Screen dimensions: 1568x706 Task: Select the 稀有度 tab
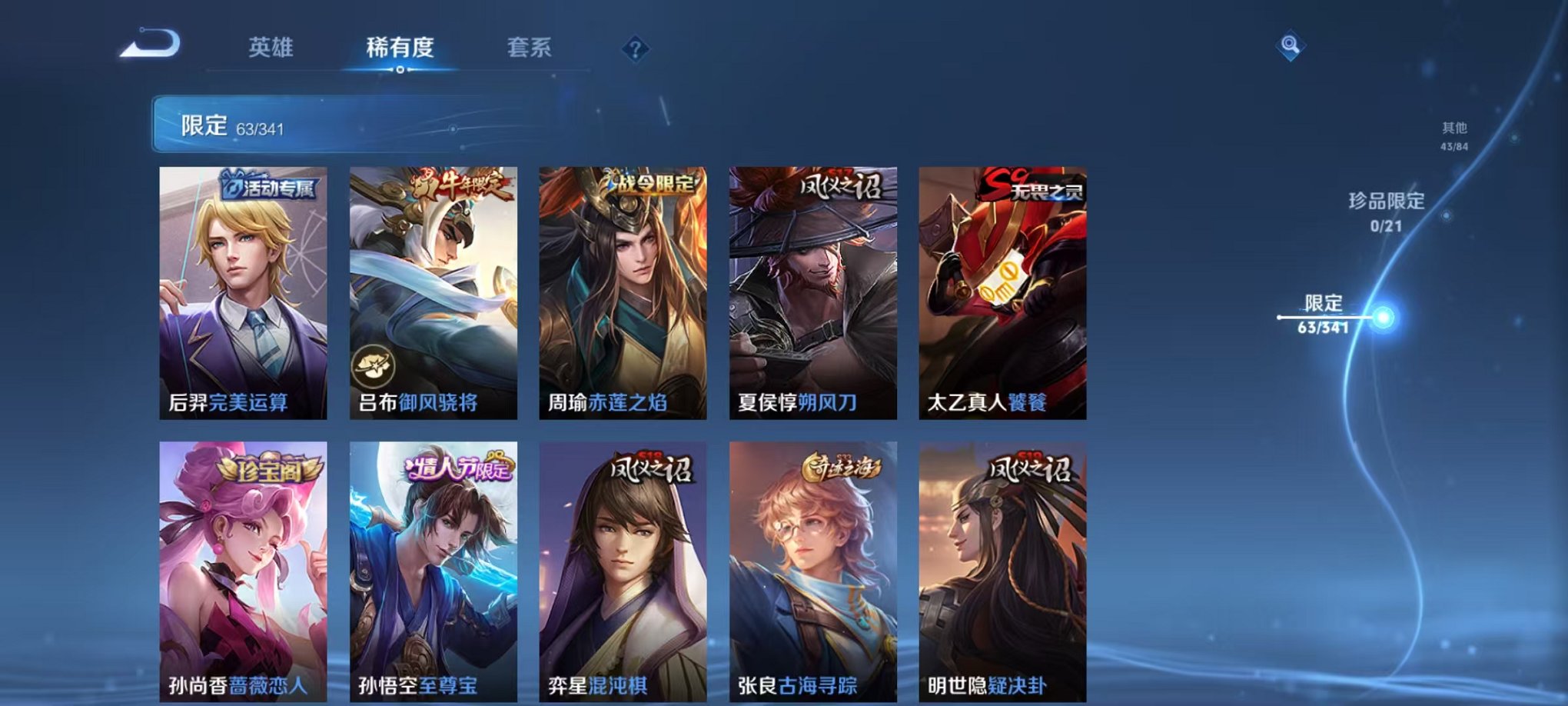click(x=401, y=48)
